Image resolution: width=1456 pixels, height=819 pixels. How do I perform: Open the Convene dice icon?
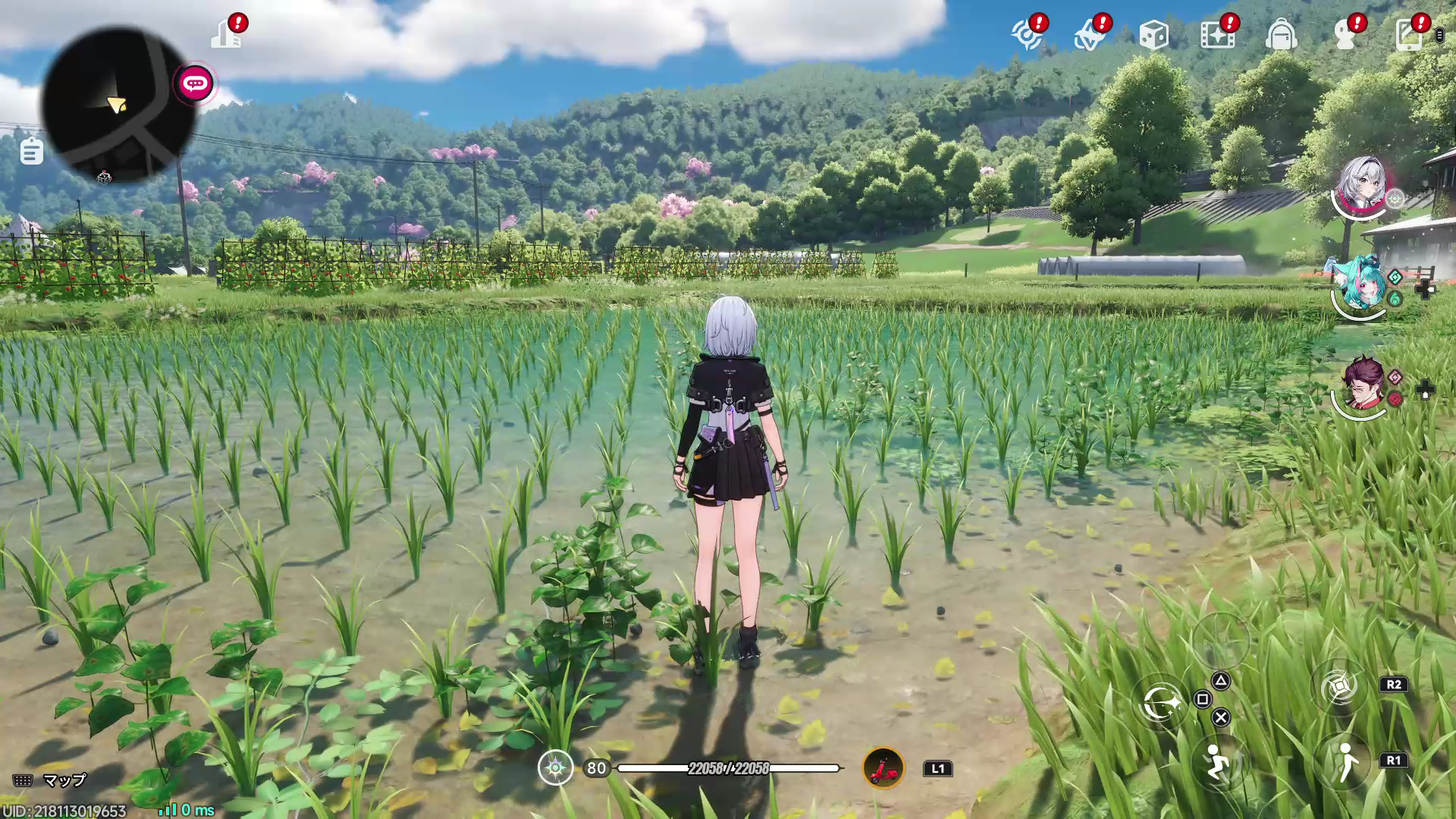1153,34
